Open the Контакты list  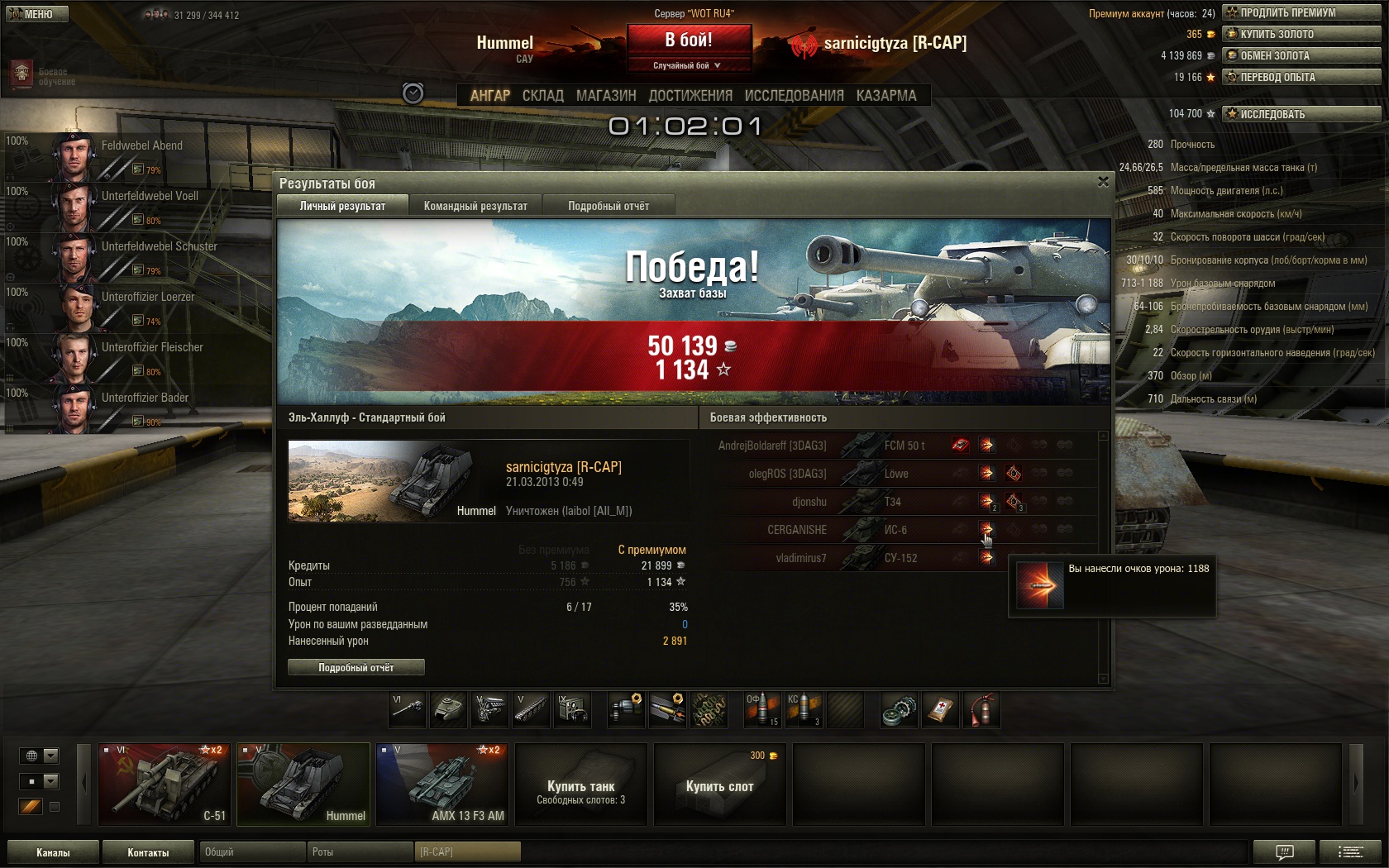(148, 852)
